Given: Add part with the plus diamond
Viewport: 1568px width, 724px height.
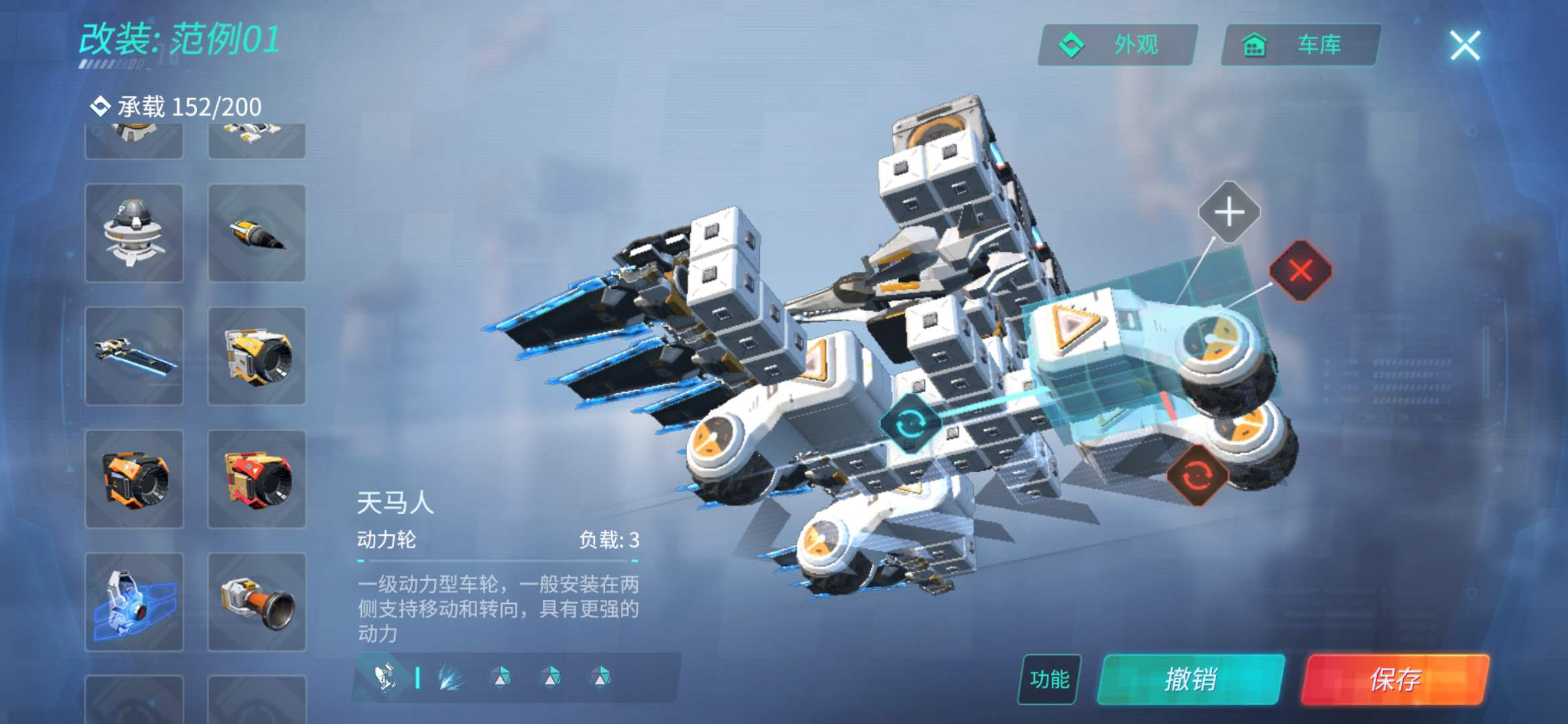Looking at the screenshot, I should 1229,213.
